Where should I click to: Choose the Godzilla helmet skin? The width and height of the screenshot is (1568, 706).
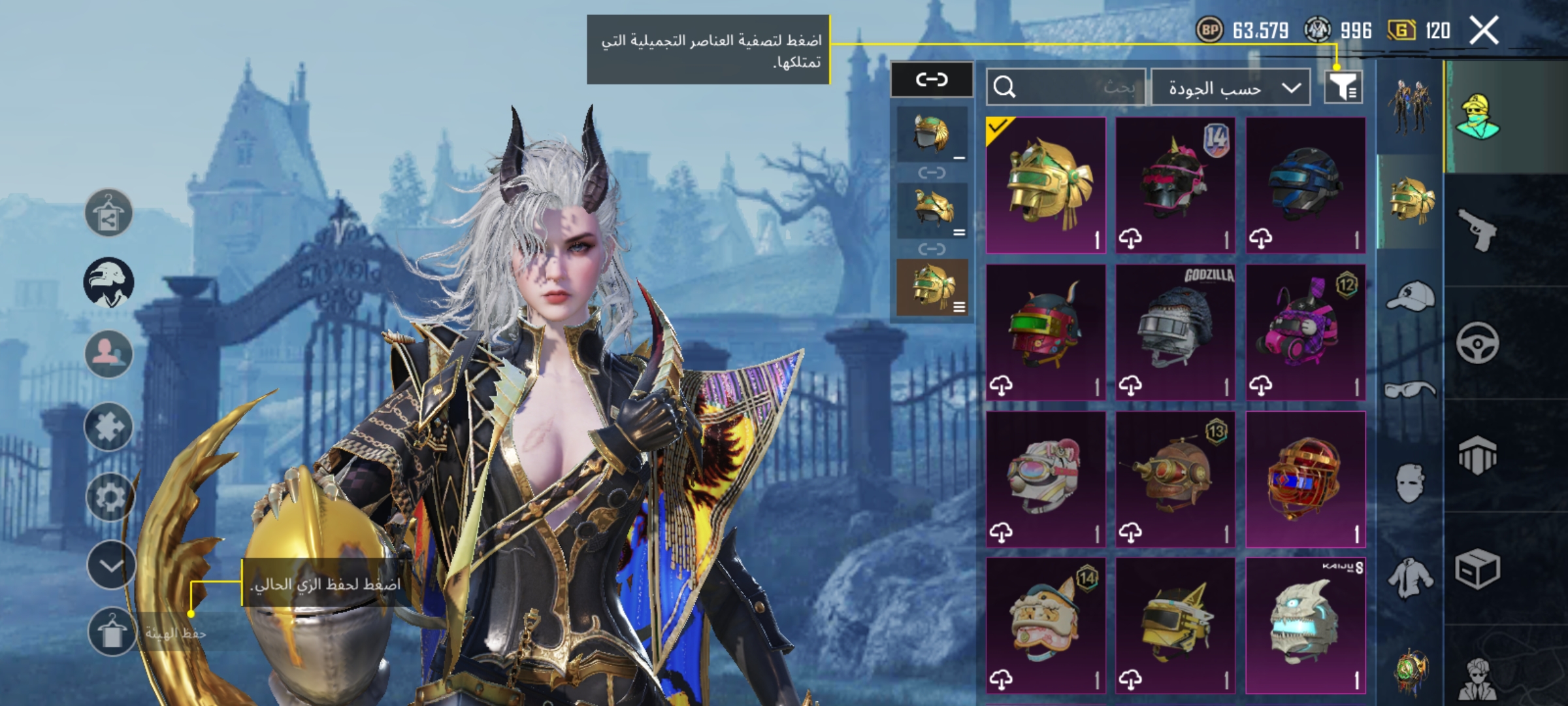pos(1175,332)
